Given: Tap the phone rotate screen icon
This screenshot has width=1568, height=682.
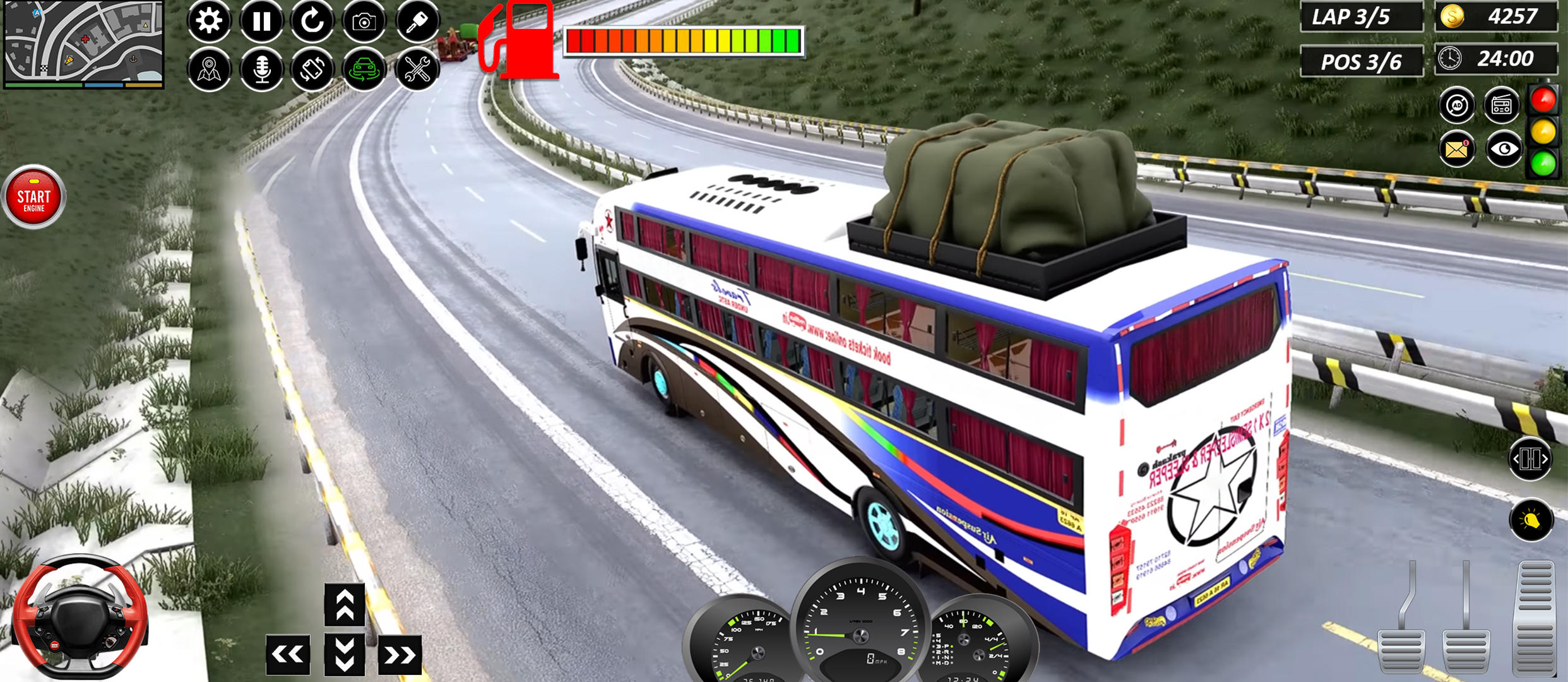Looking at the screenshot, I should pyautogui.click(x=312, y=71).
